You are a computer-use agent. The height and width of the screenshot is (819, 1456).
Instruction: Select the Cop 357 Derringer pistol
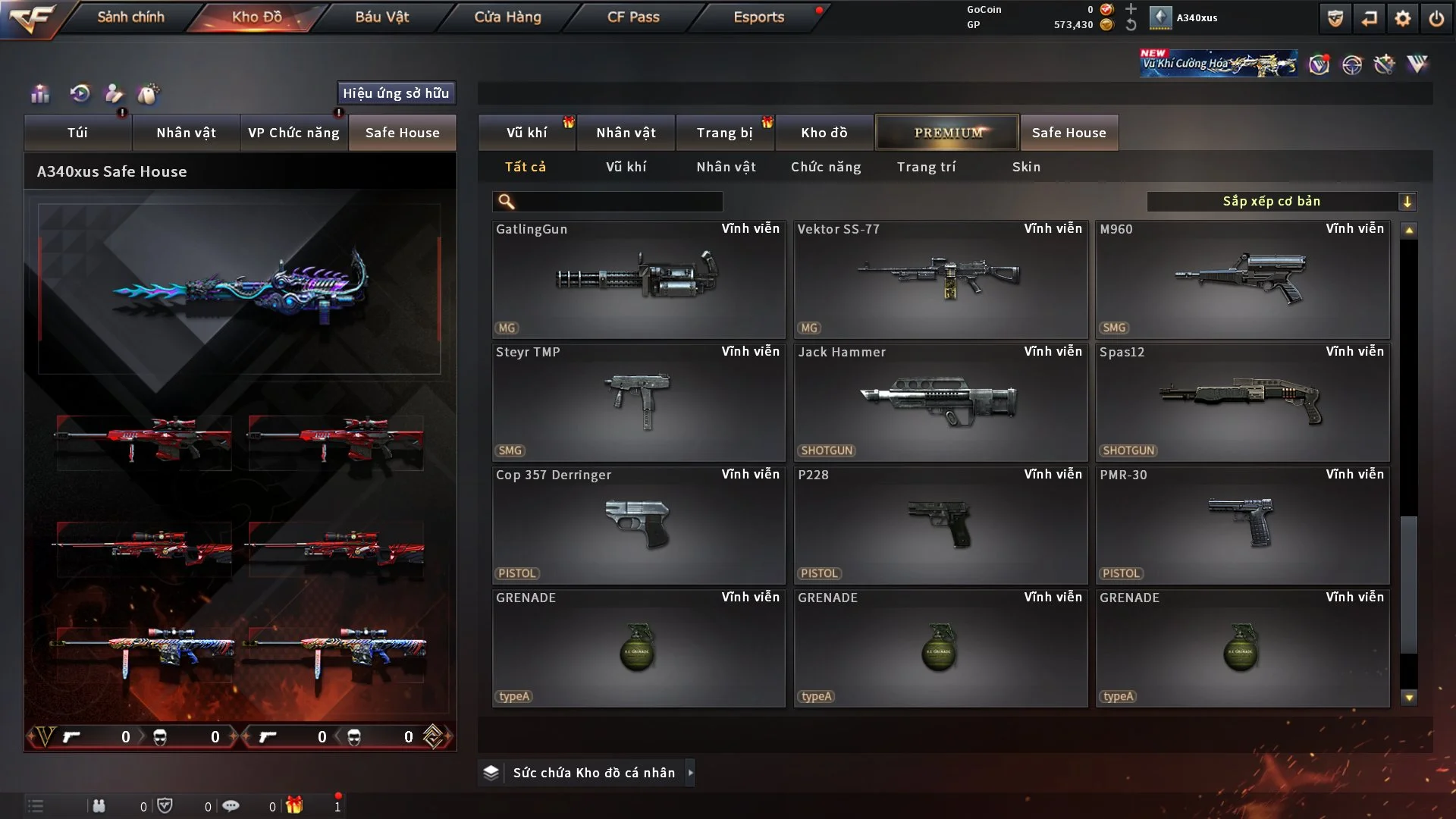(638, 525)
